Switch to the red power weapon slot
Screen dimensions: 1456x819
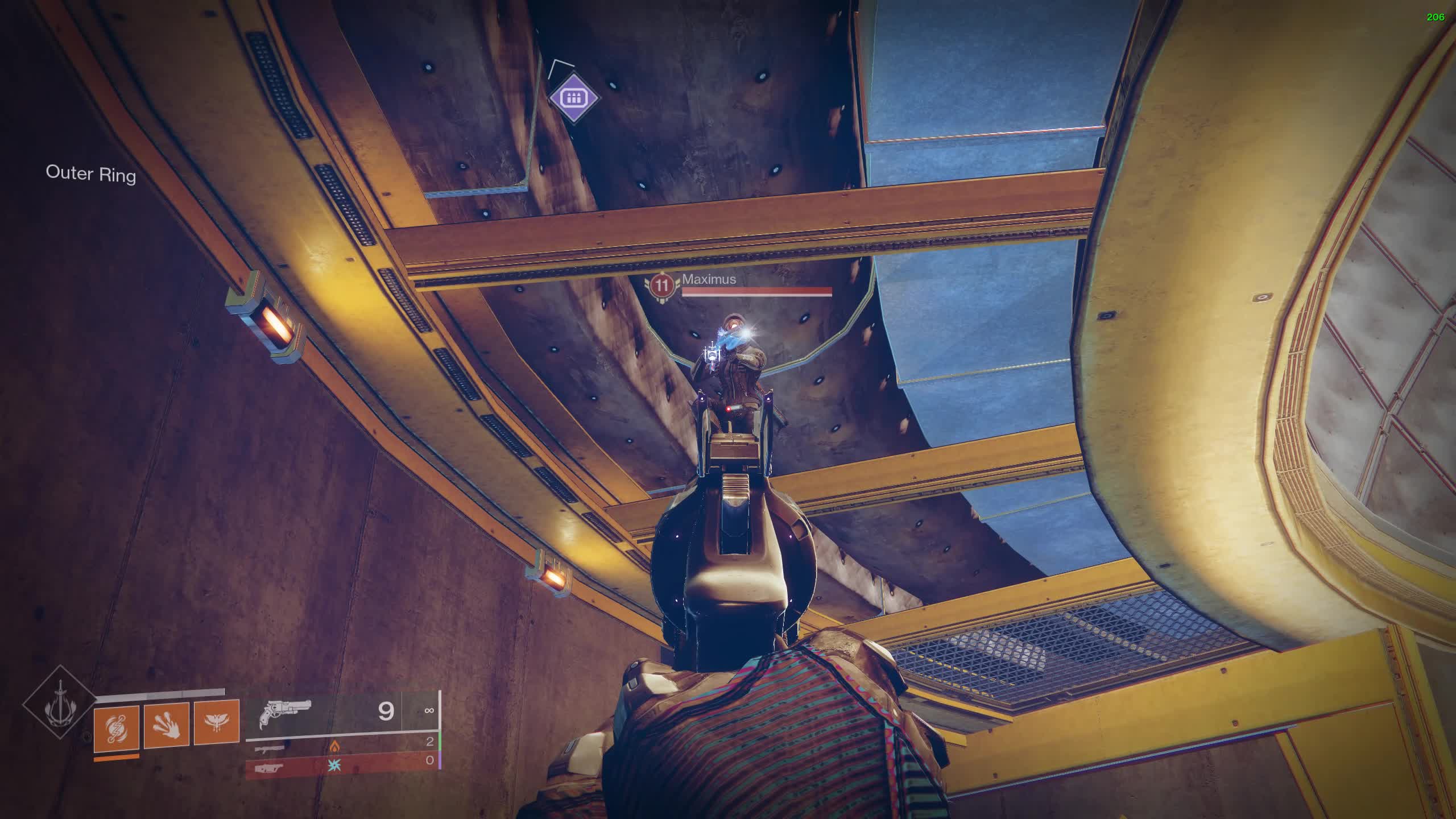click(x=341, y=766)
